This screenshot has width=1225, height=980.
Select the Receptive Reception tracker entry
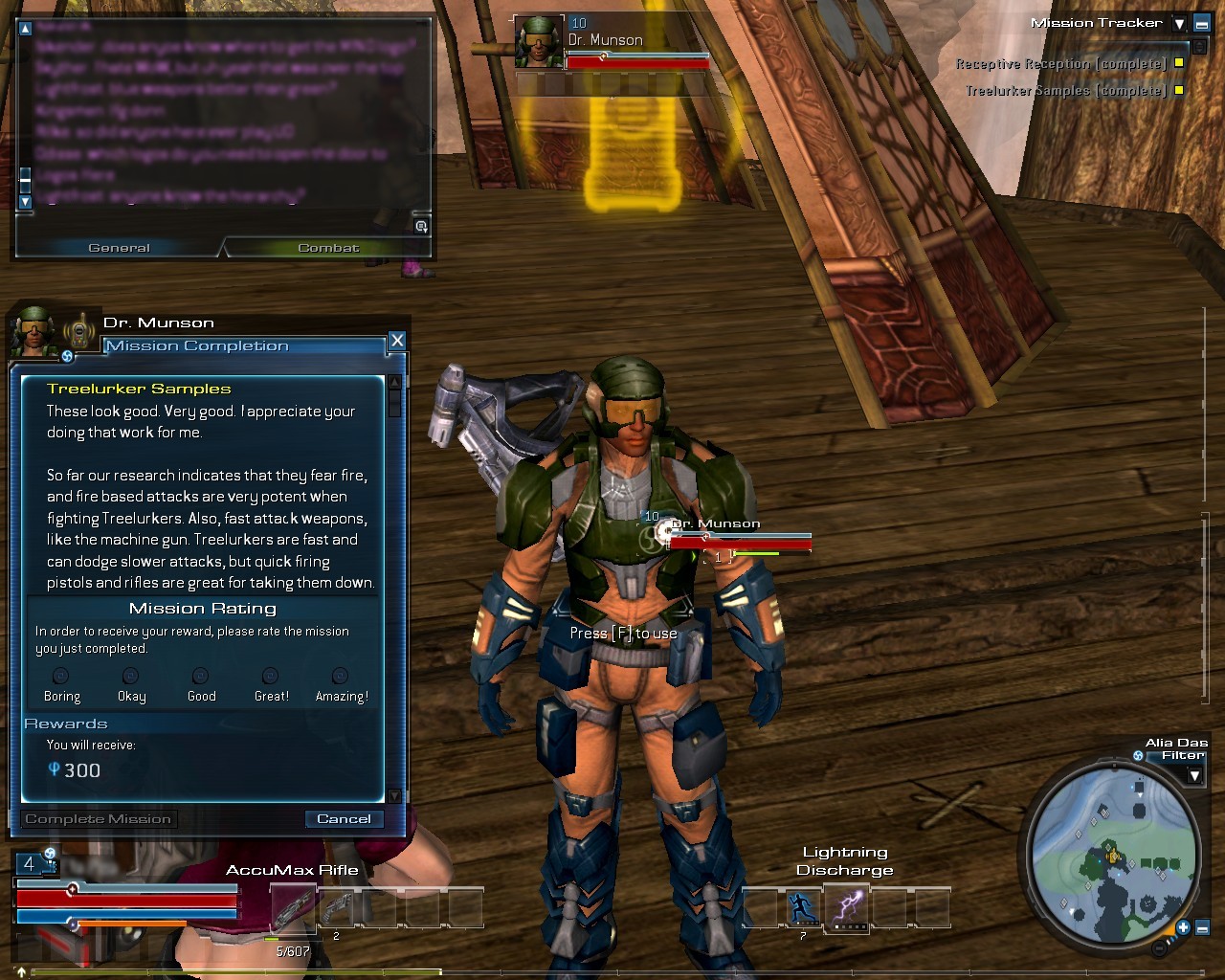pyautogui.click(x=1060, y=64)
